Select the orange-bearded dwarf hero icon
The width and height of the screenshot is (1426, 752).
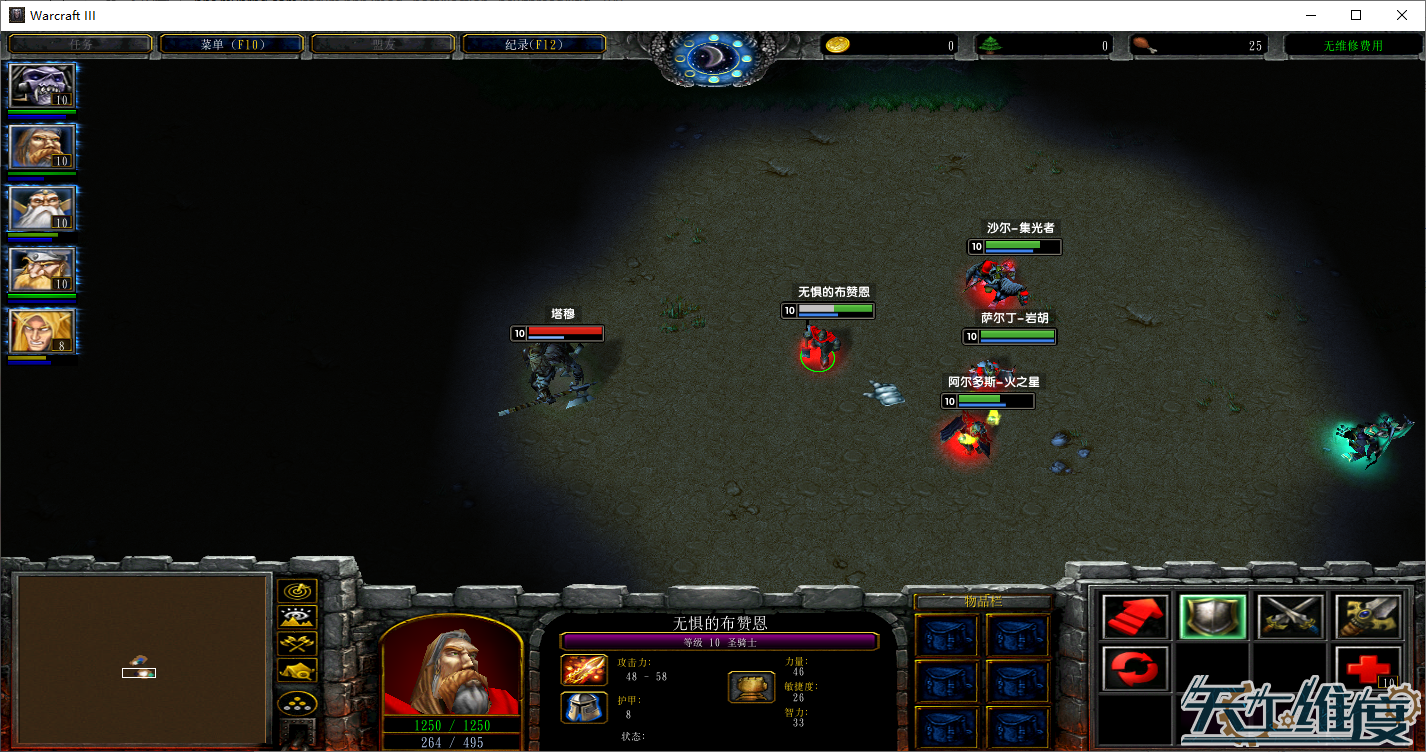click(41, 148)
